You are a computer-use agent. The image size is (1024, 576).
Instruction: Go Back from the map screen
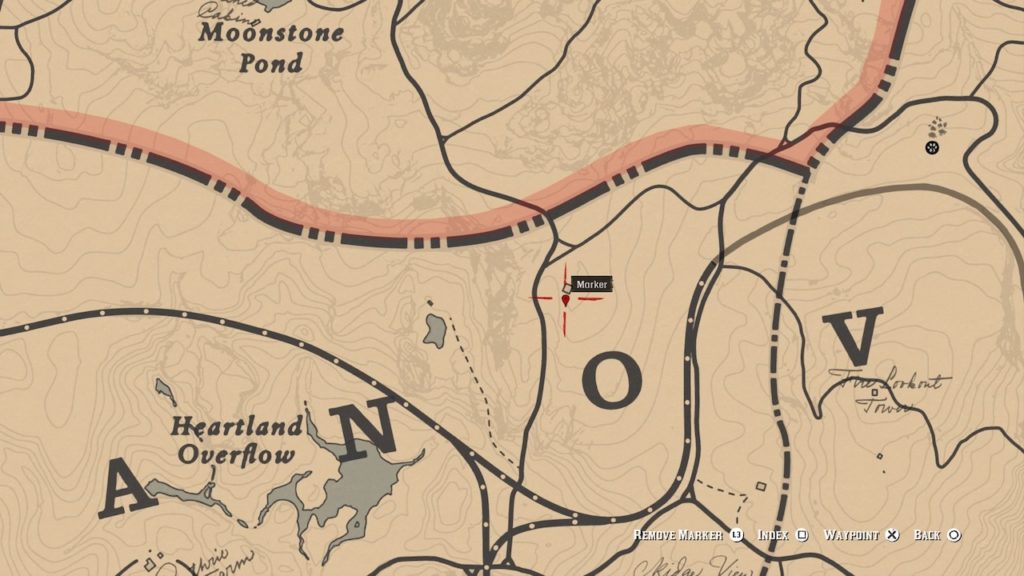tap(937, 536)
